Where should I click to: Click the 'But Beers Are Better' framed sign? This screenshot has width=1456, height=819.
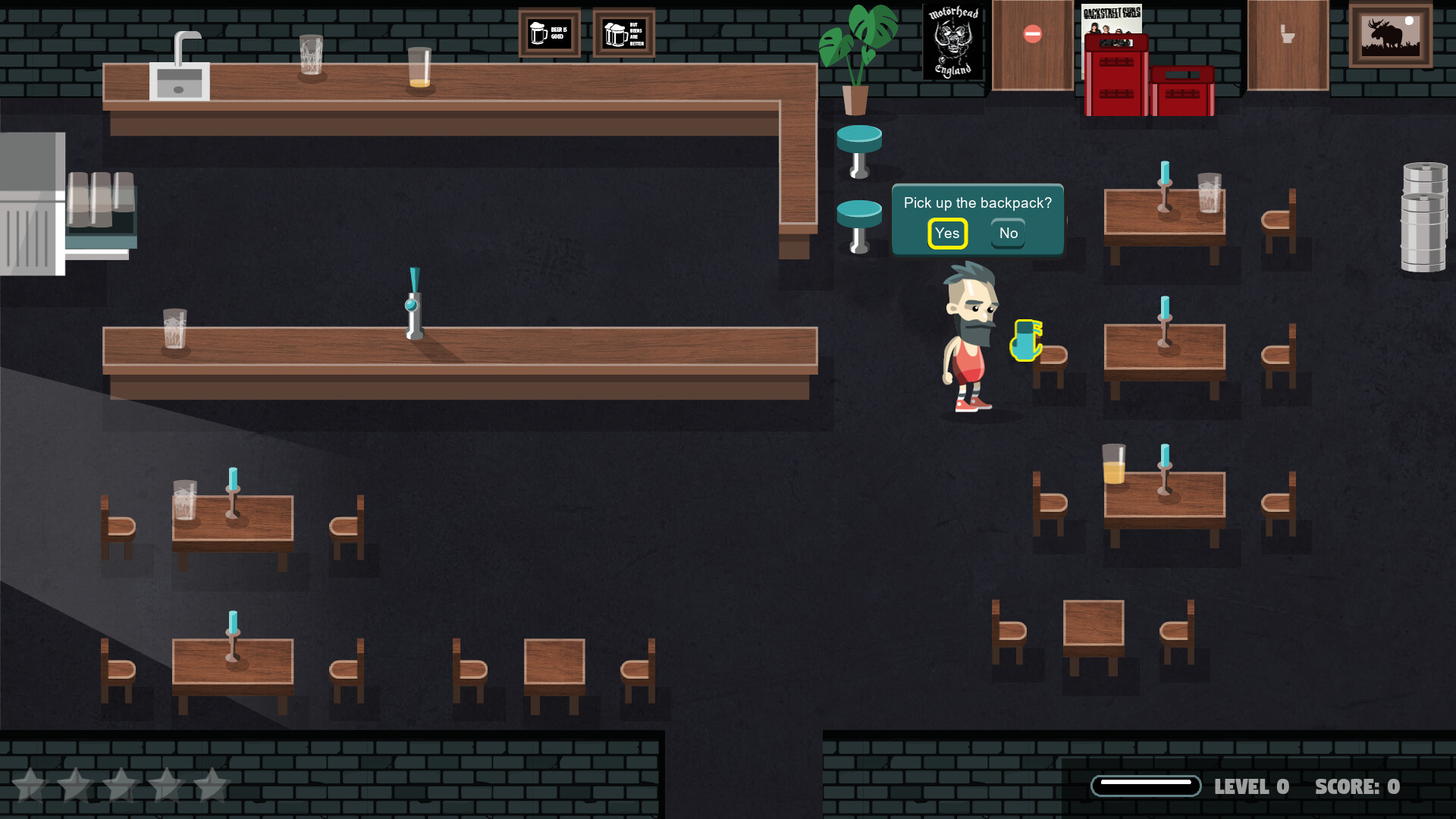pyautogui.click(x=623, y=33)
